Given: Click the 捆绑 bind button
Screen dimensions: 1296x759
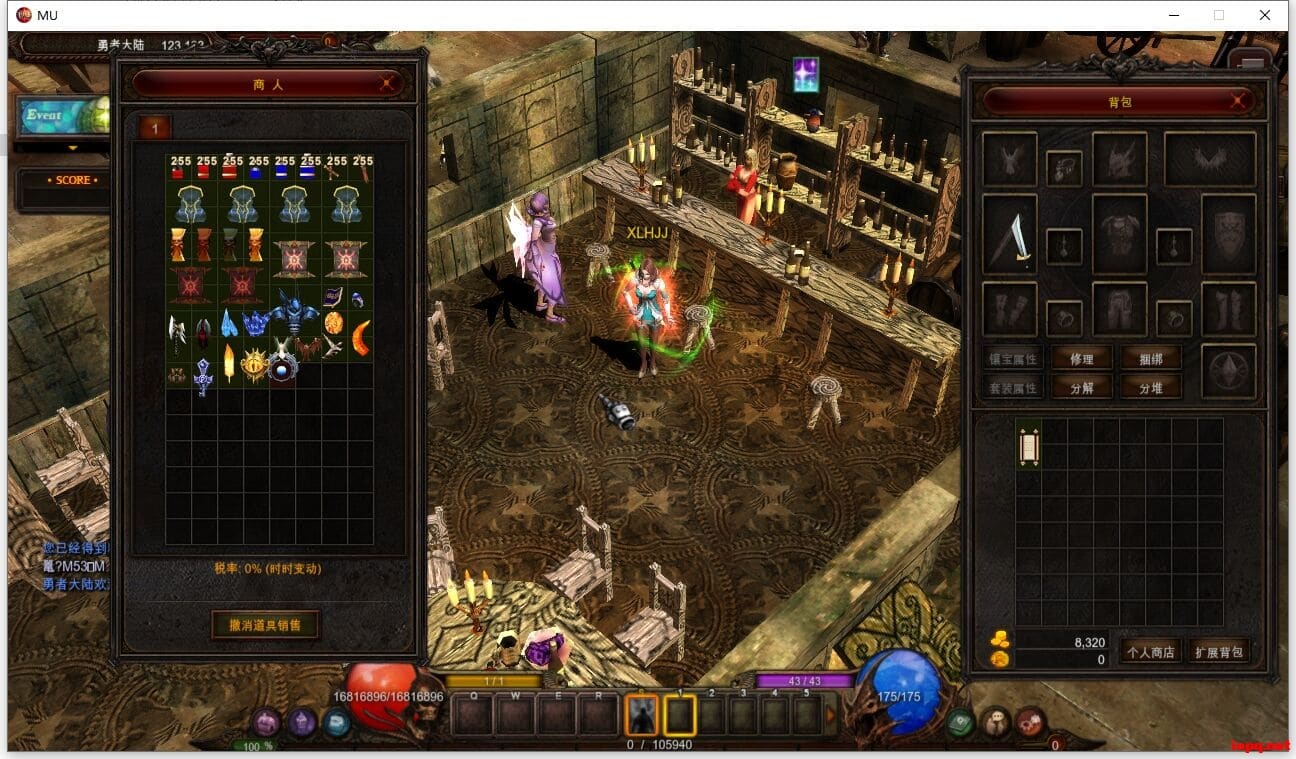Looking at the screenshot, I should click(x=1151, y=359).
